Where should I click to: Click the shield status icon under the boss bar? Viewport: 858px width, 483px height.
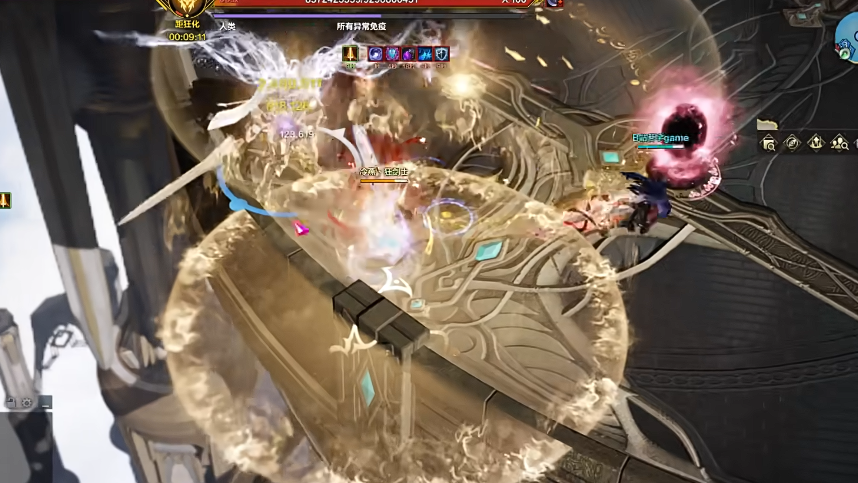[442, 54]
